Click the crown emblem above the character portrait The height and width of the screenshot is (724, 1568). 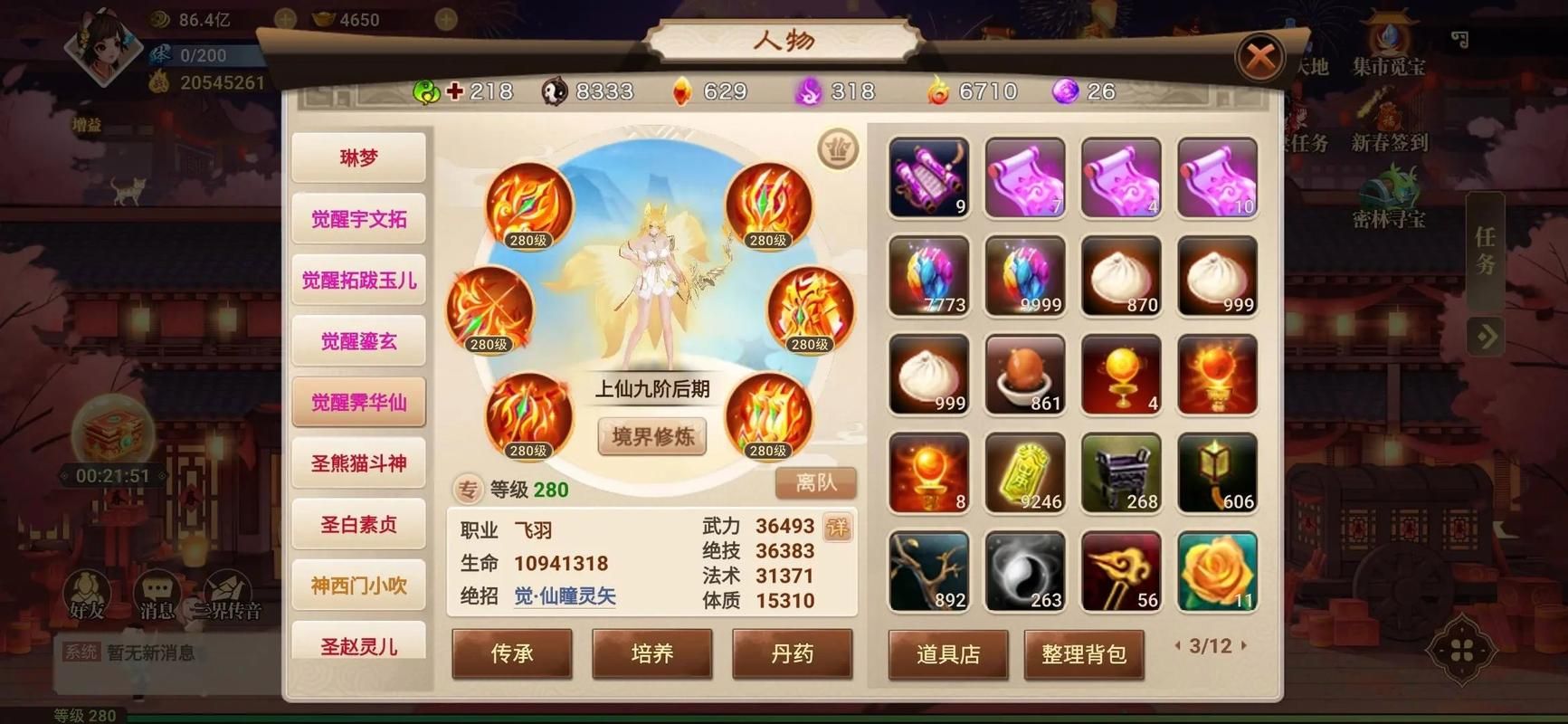pyautogui.click(x=837, y=148)
